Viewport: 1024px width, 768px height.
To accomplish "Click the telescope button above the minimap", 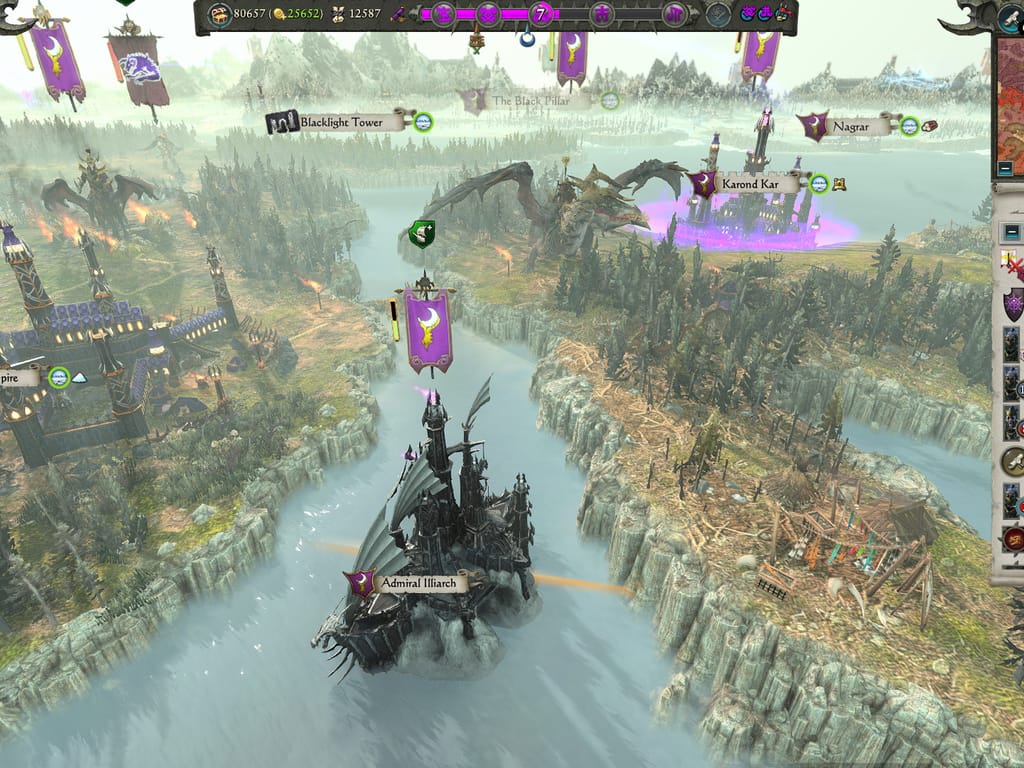I will pos(1011,17).
